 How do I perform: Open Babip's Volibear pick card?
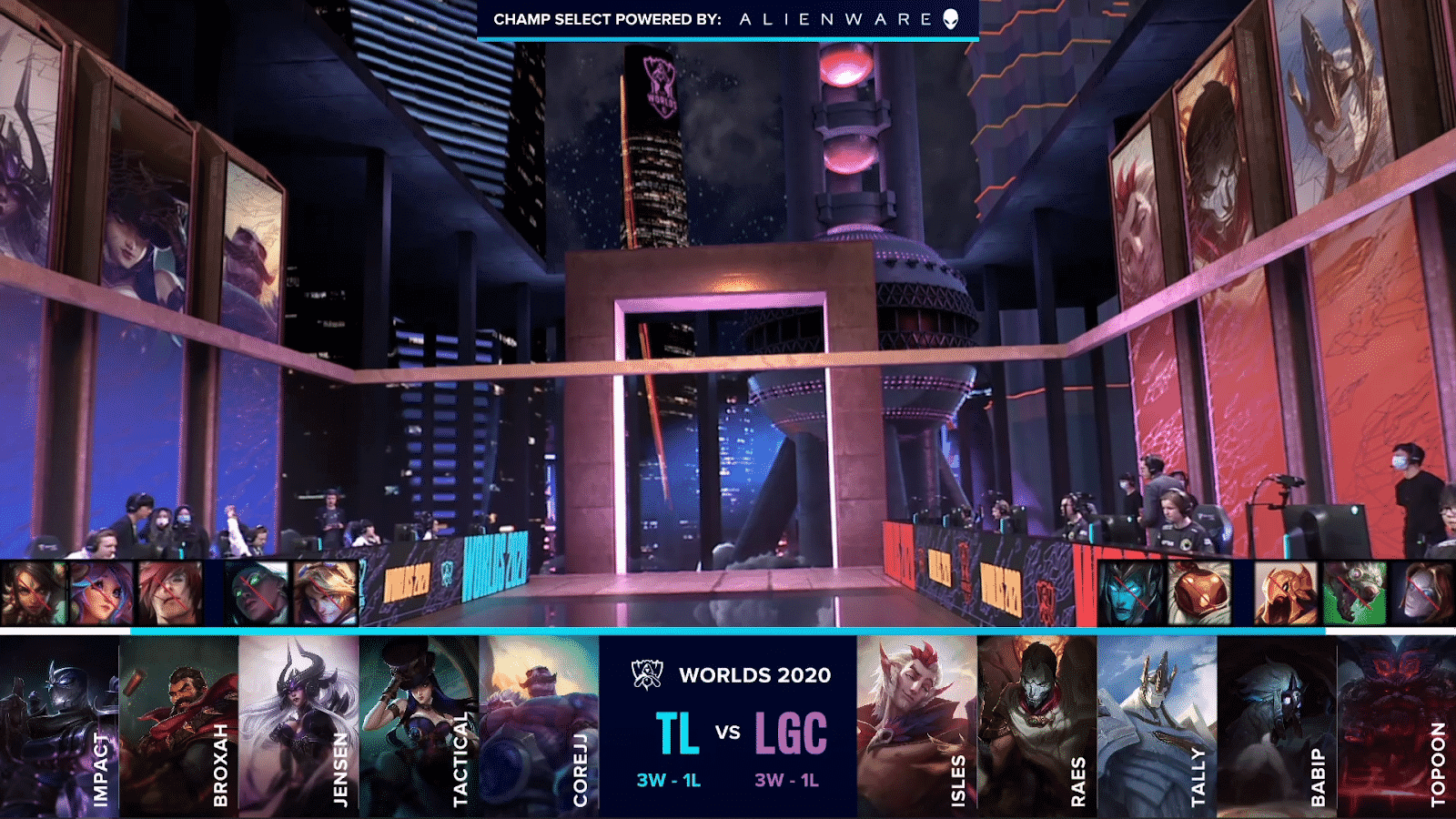pyautogui.click(x=1277, y=725)
